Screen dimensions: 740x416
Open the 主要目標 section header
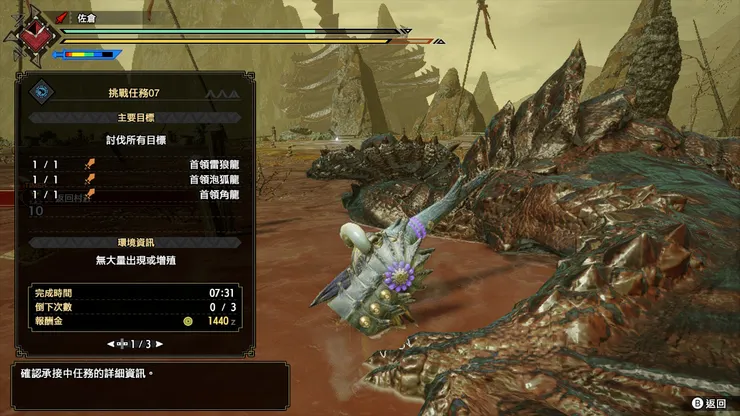point(134,117)
